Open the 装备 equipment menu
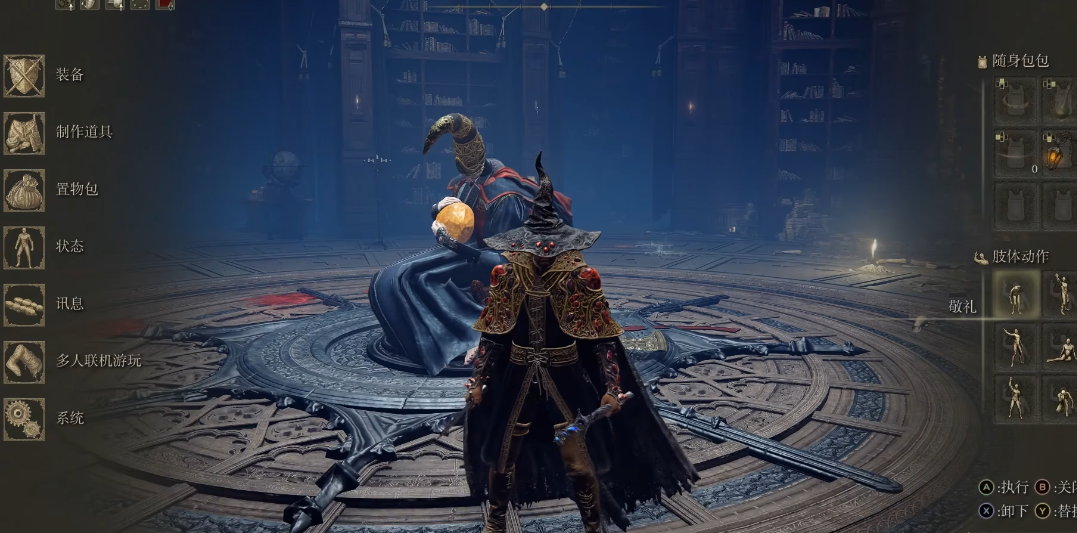 pos(24,76)
